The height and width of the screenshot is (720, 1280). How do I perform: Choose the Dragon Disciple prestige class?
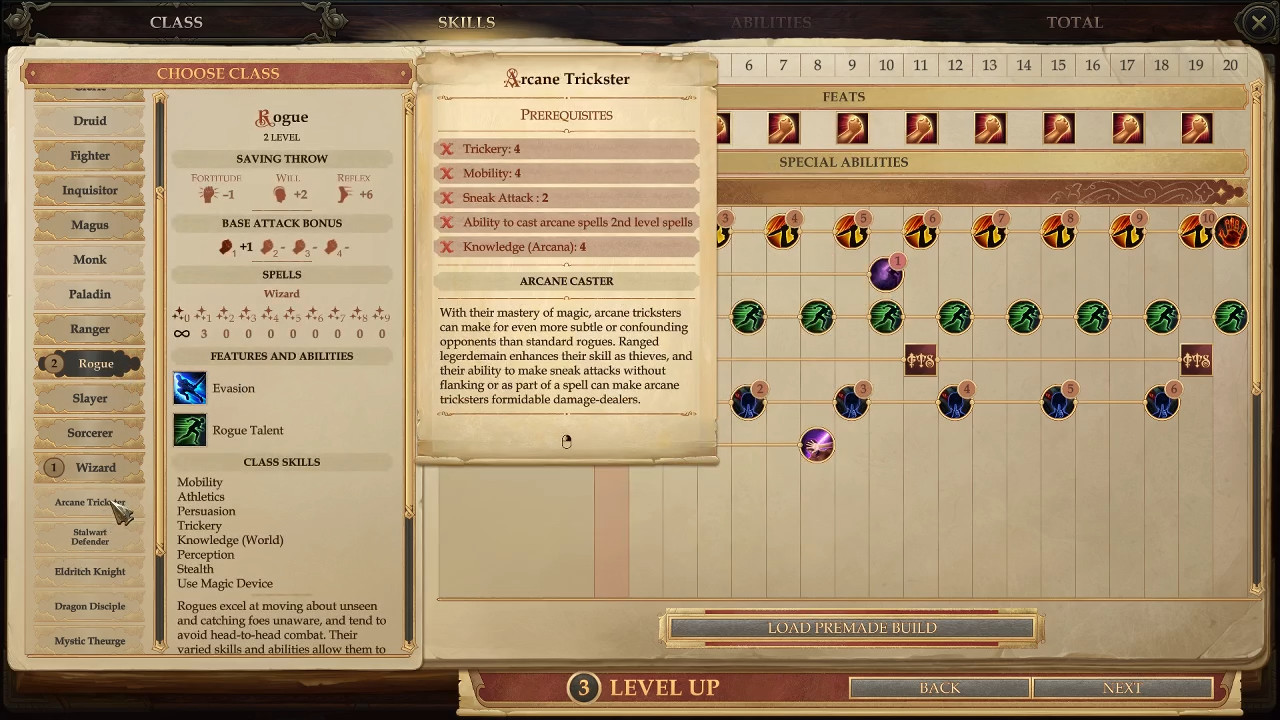pyautogui.click(x=90, y=606)
